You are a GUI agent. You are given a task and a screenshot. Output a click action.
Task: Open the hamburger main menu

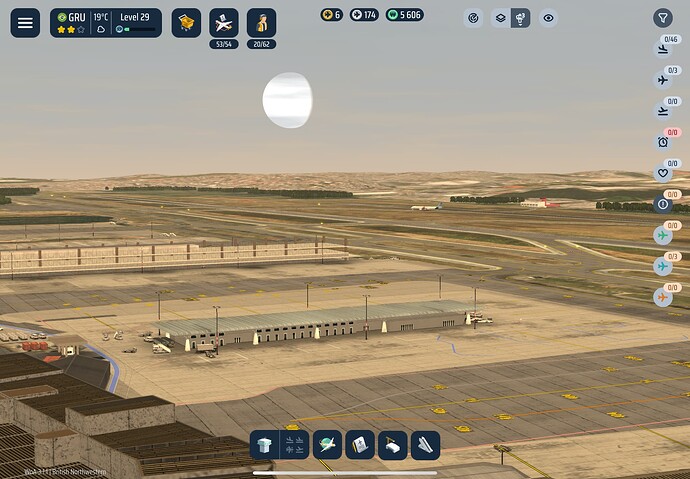coord(25,23)
